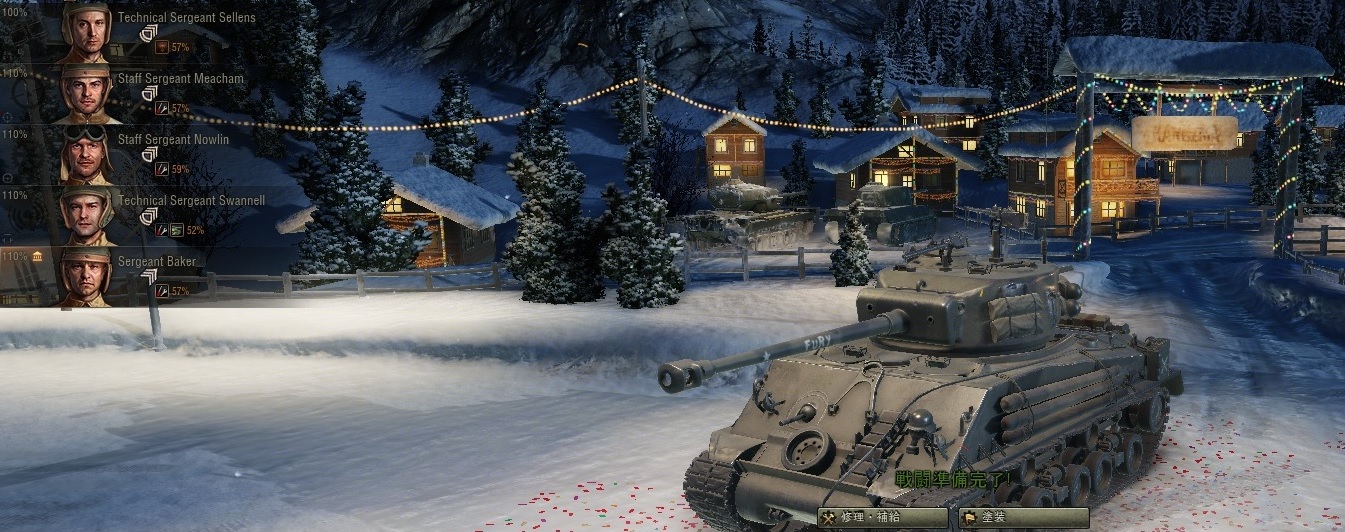Click Swannell's green skill icon beside 52%
Viewport: 1345px width, 532px height.
pyautogui.click(x=176, y=230)
